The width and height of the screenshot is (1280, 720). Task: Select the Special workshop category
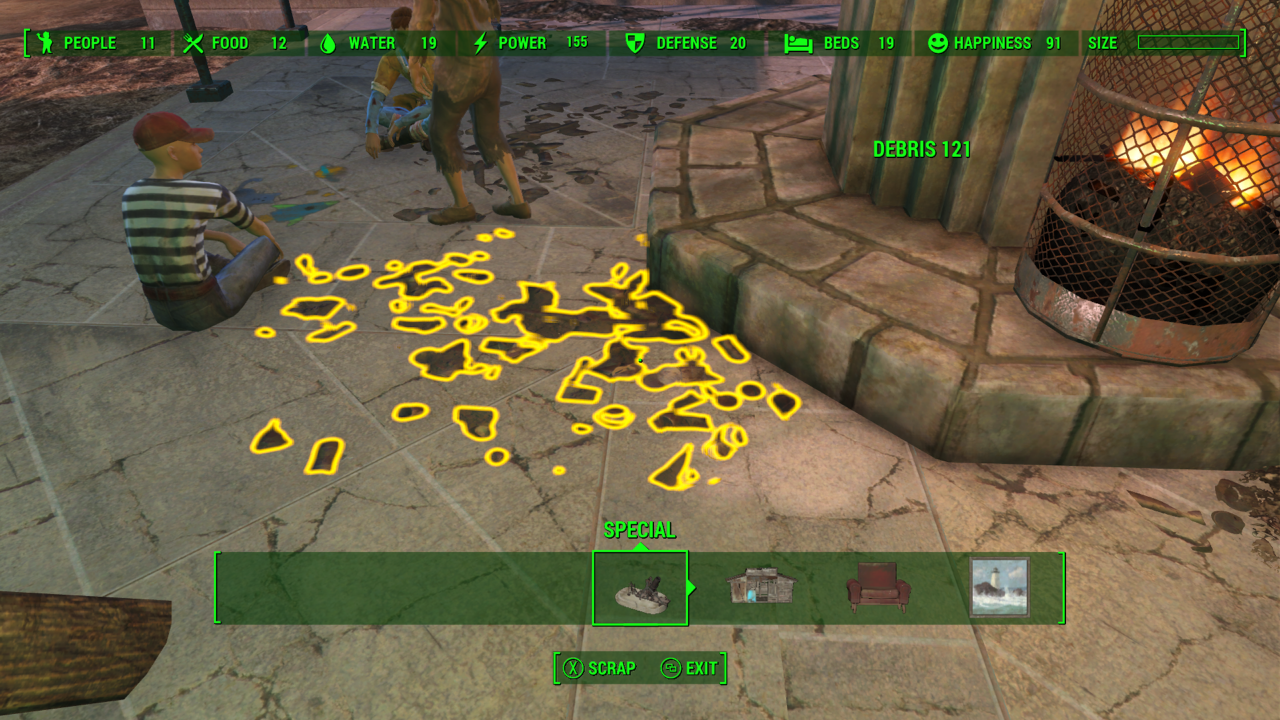[x=639, y=588]
